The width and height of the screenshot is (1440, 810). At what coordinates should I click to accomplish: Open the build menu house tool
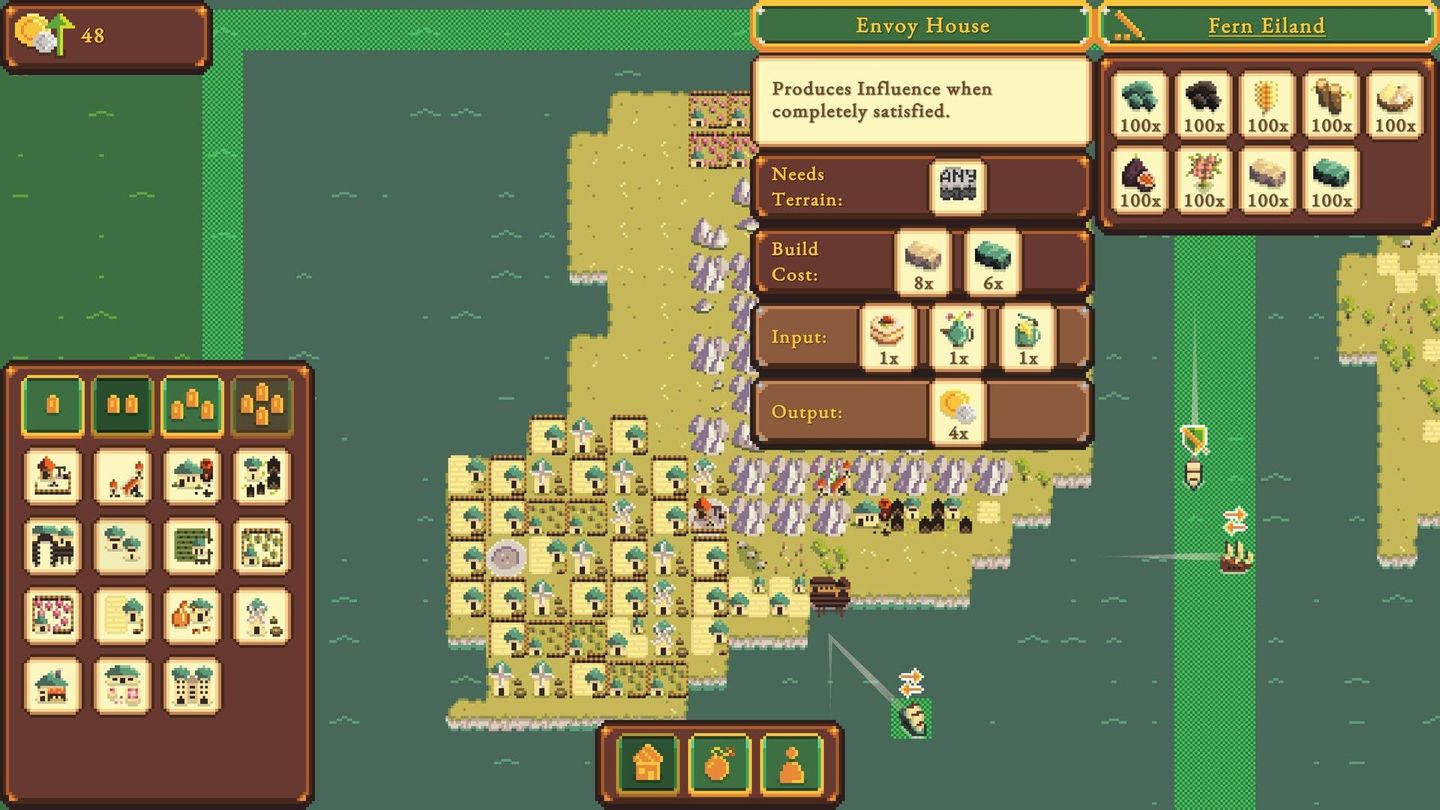click(647, 764)
